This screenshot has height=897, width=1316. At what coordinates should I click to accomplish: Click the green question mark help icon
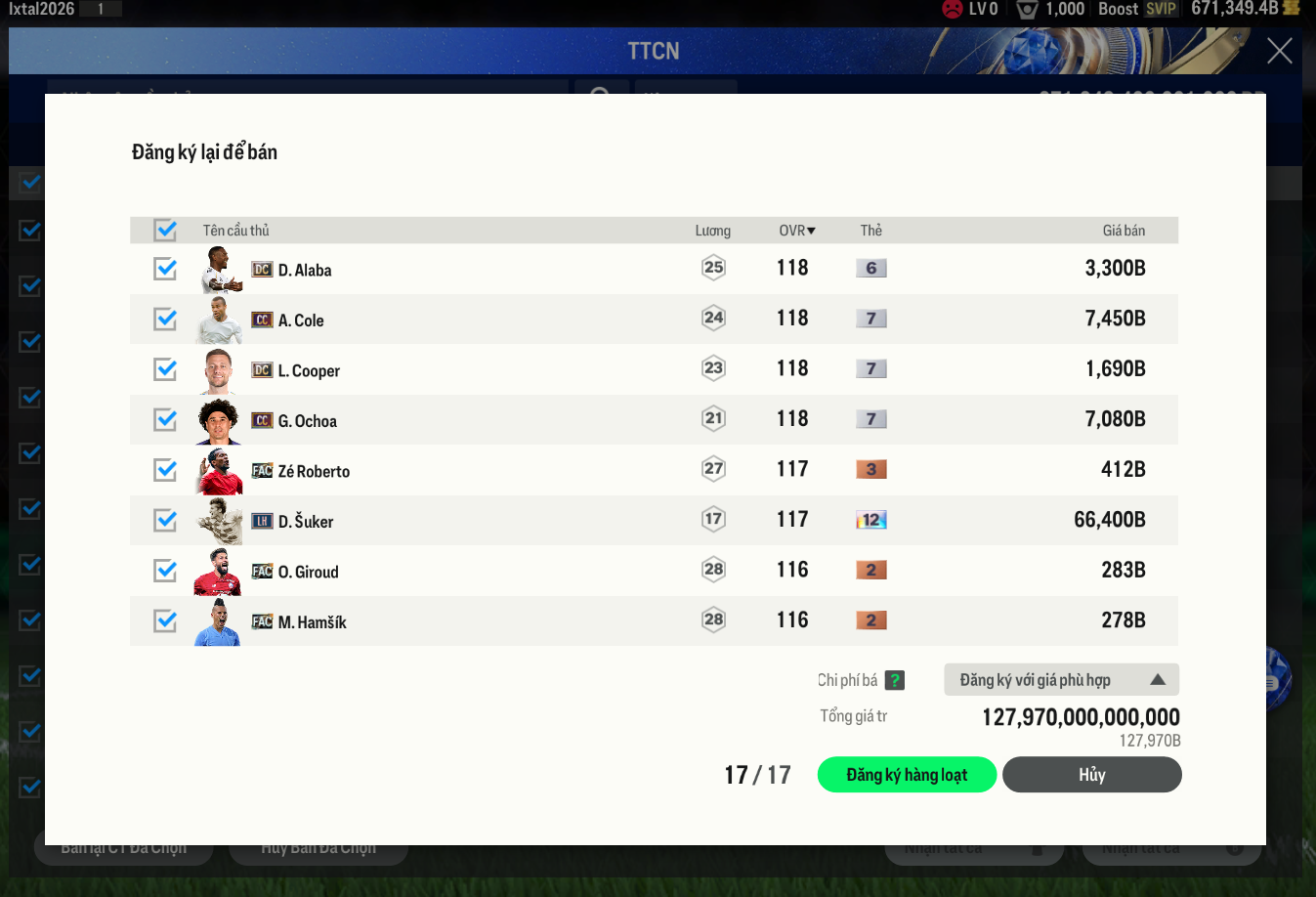(x=895, y=680)
